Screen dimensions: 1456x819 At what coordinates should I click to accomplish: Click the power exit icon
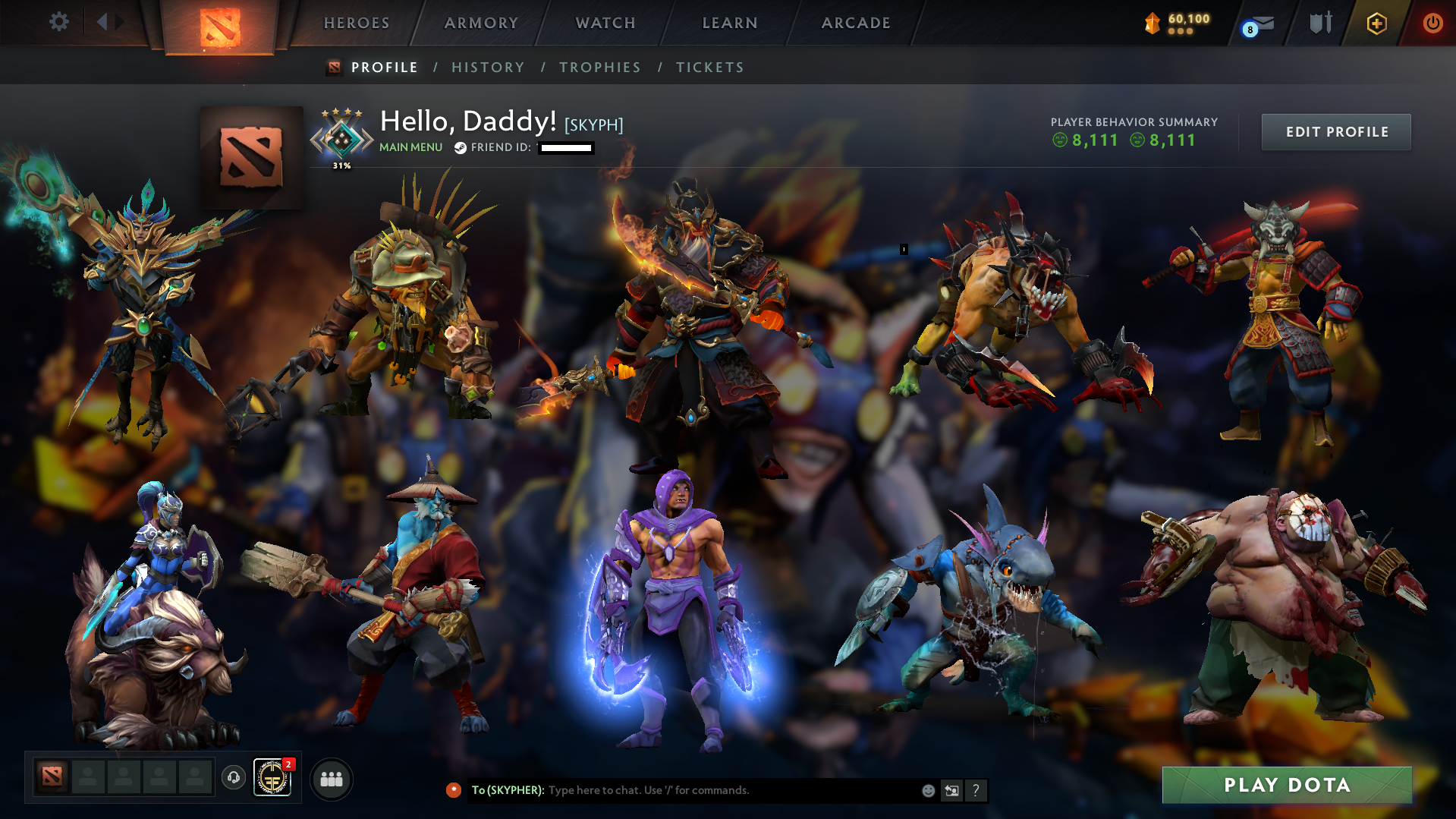(1432, 23)
